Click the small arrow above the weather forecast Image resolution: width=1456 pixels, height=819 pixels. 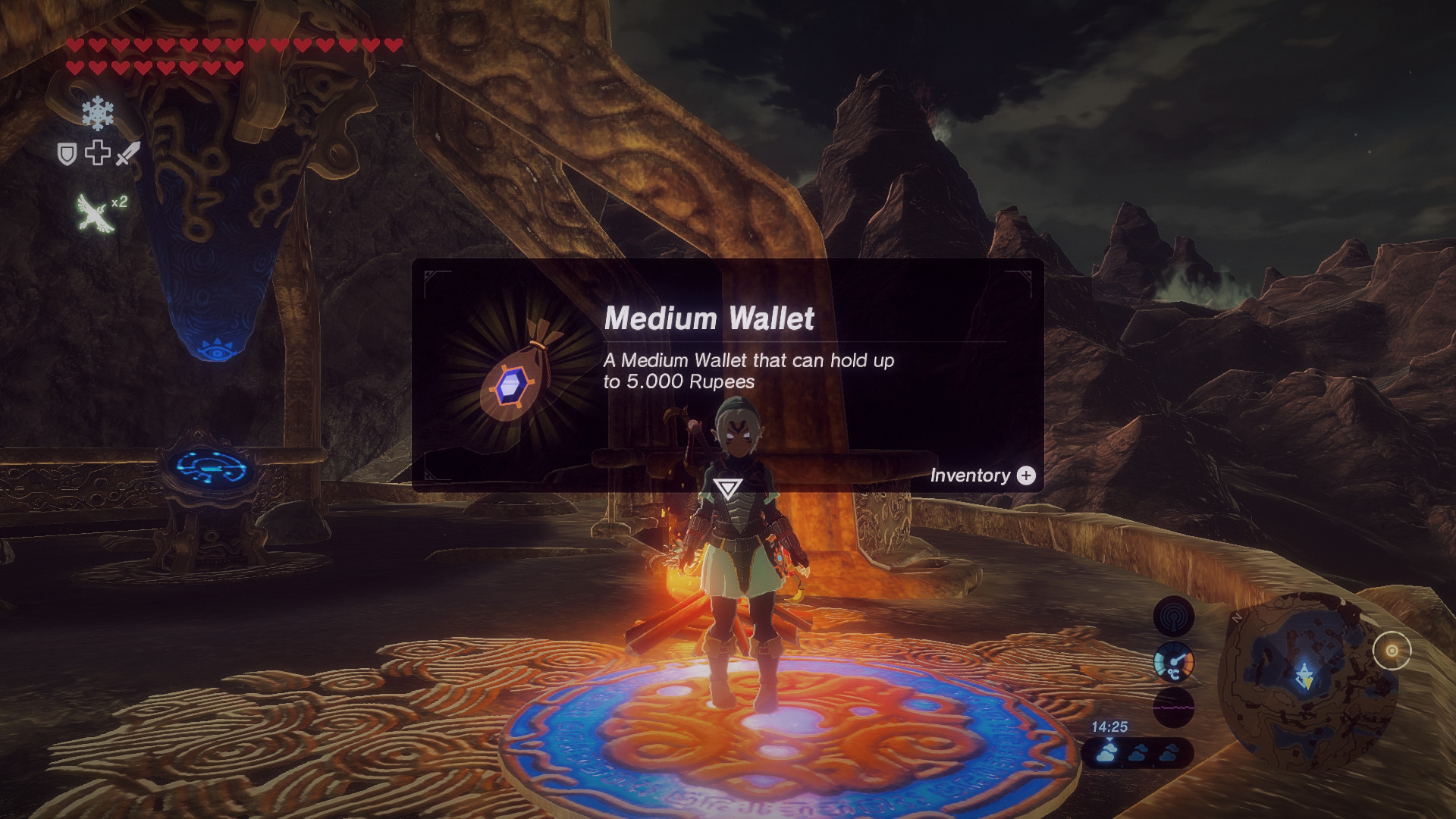(x=1109, y=739)
